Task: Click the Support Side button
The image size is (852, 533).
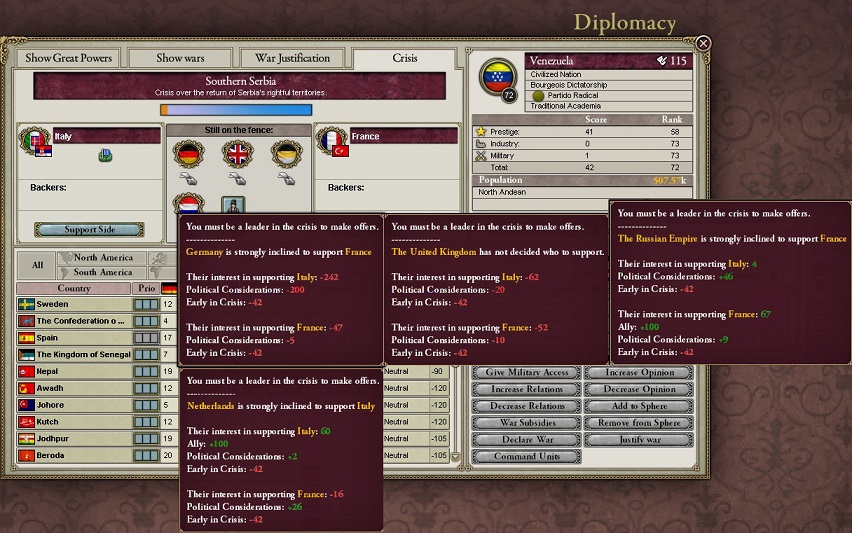Action: [90, 230]
